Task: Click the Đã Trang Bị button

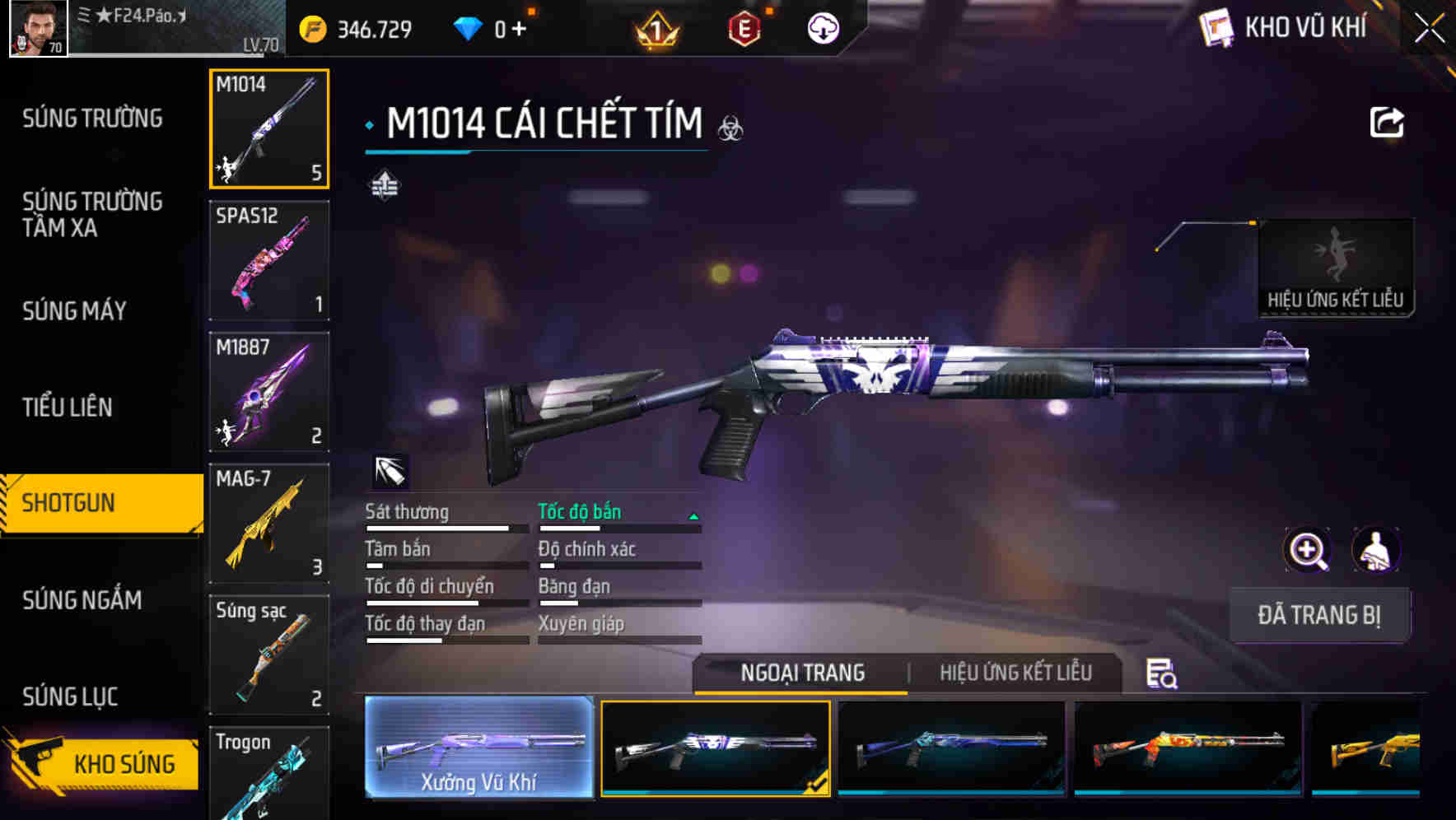Action: pyautogui.click(x=1318, y=615)
